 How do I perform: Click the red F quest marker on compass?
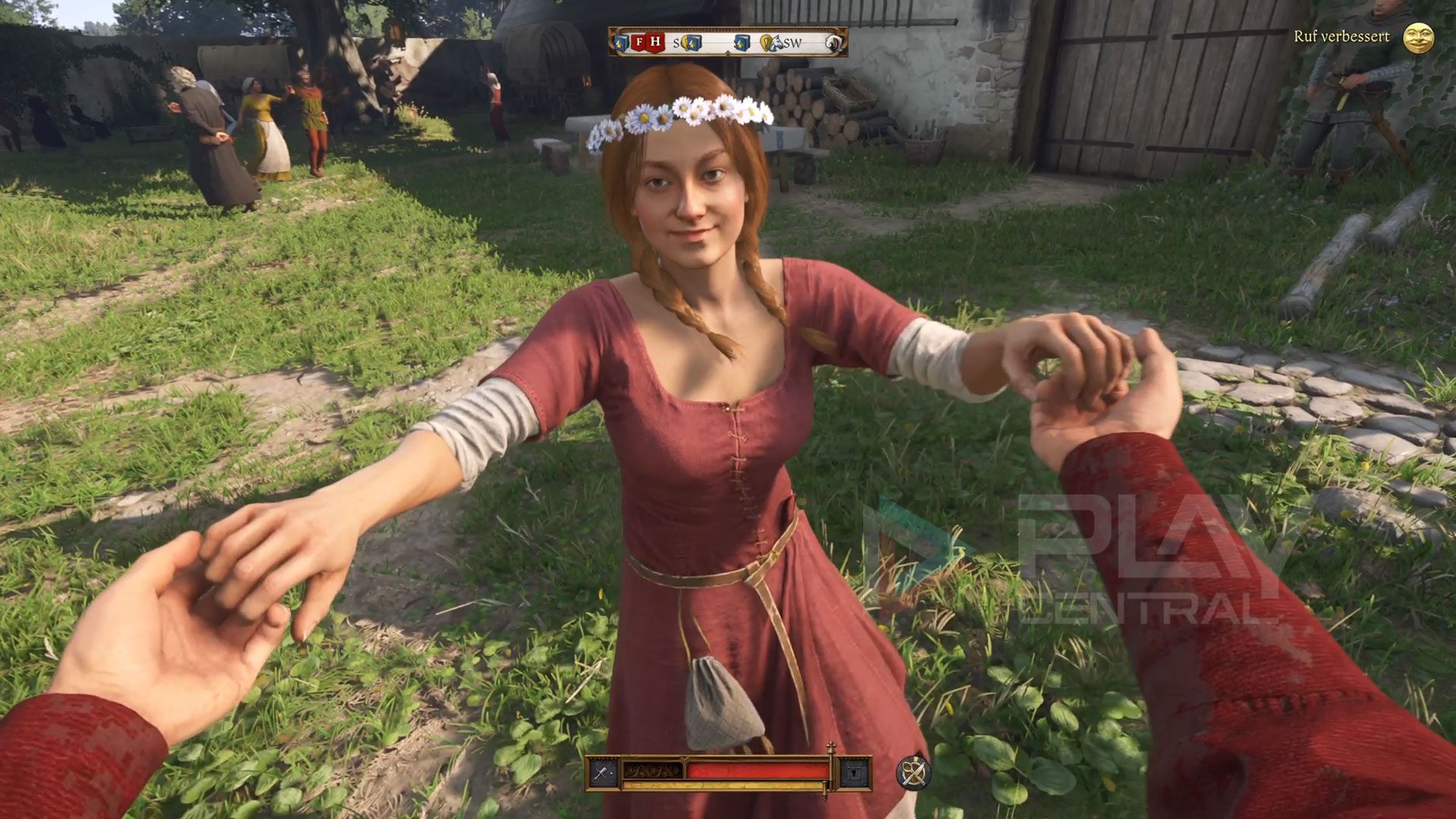pyautogui.click(x=639, y=42)
